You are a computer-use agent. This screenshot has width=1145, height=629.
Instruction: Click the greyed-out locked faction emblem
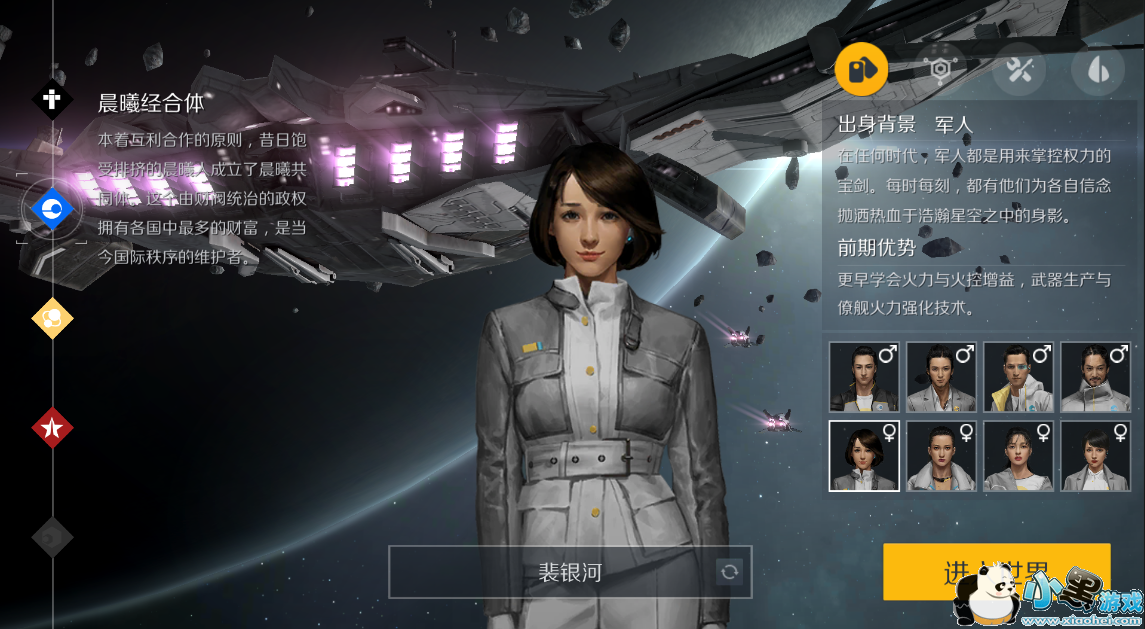coord(52,537)
